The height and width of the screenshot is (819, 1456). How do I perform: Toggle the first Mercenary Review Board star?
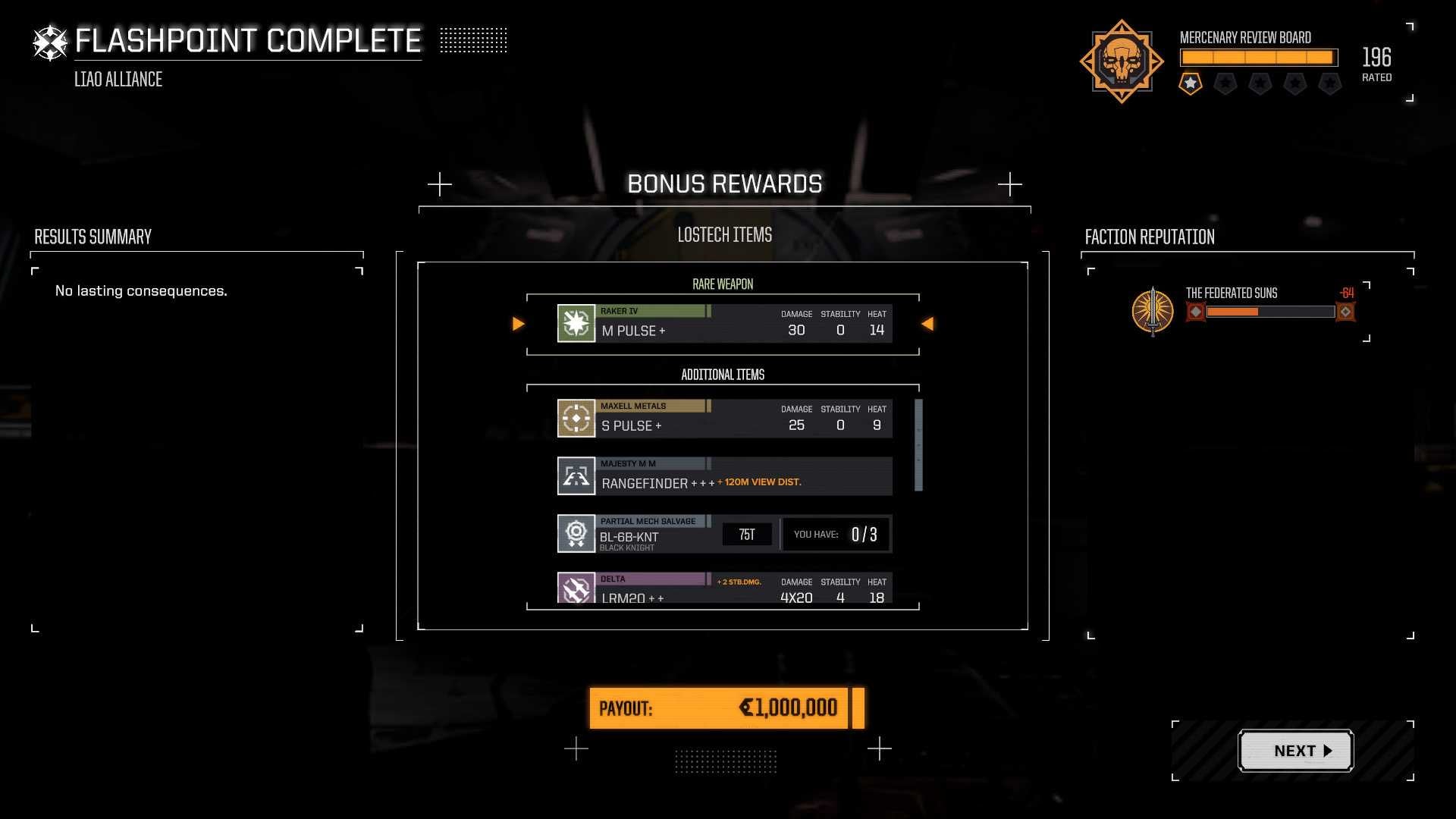tap(1190, 84)
